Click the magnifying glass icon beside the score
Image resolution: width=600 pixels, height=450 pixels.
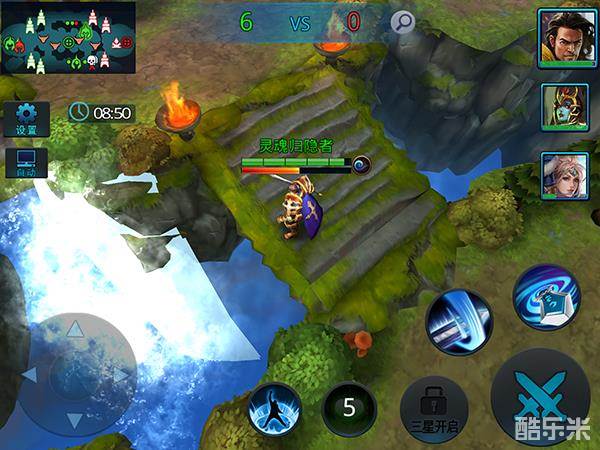point(403,22)
